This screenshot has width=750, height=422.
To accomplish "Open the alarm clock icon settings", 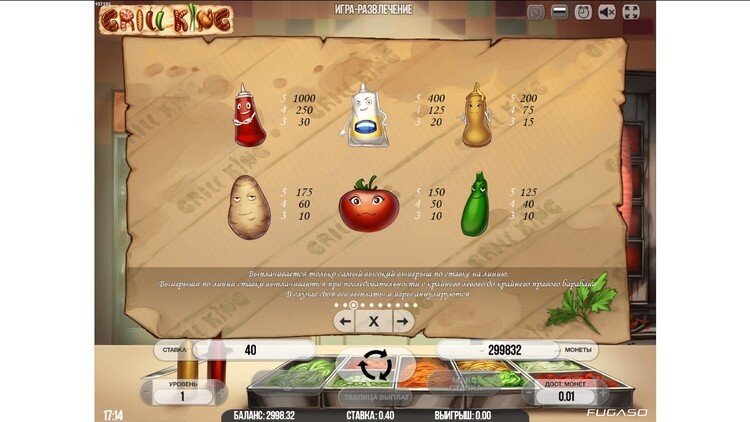I will 584,12.
